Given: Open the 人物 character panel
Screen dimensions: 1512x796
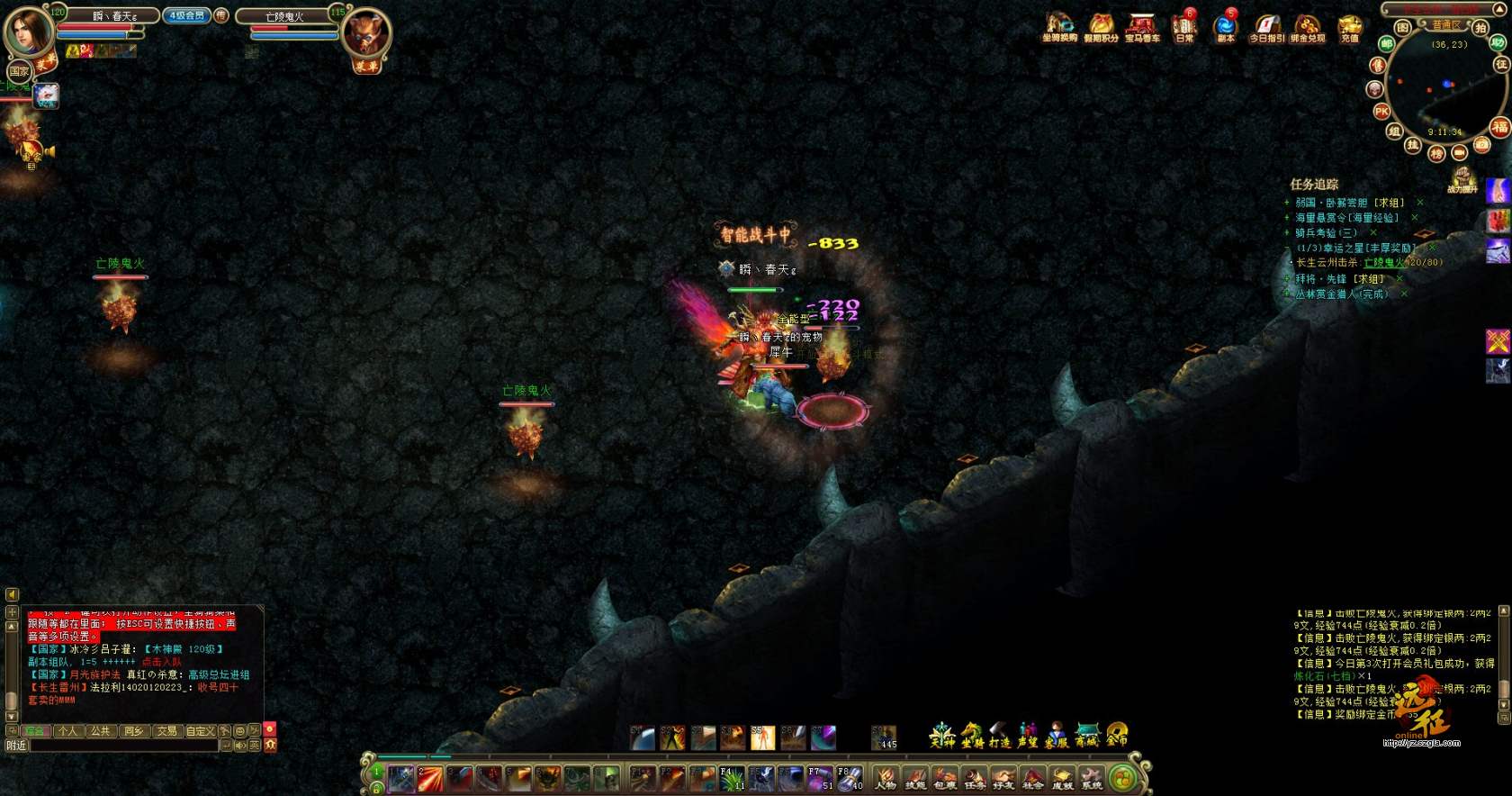Looking at the screenshot, I should coord(886,778).
